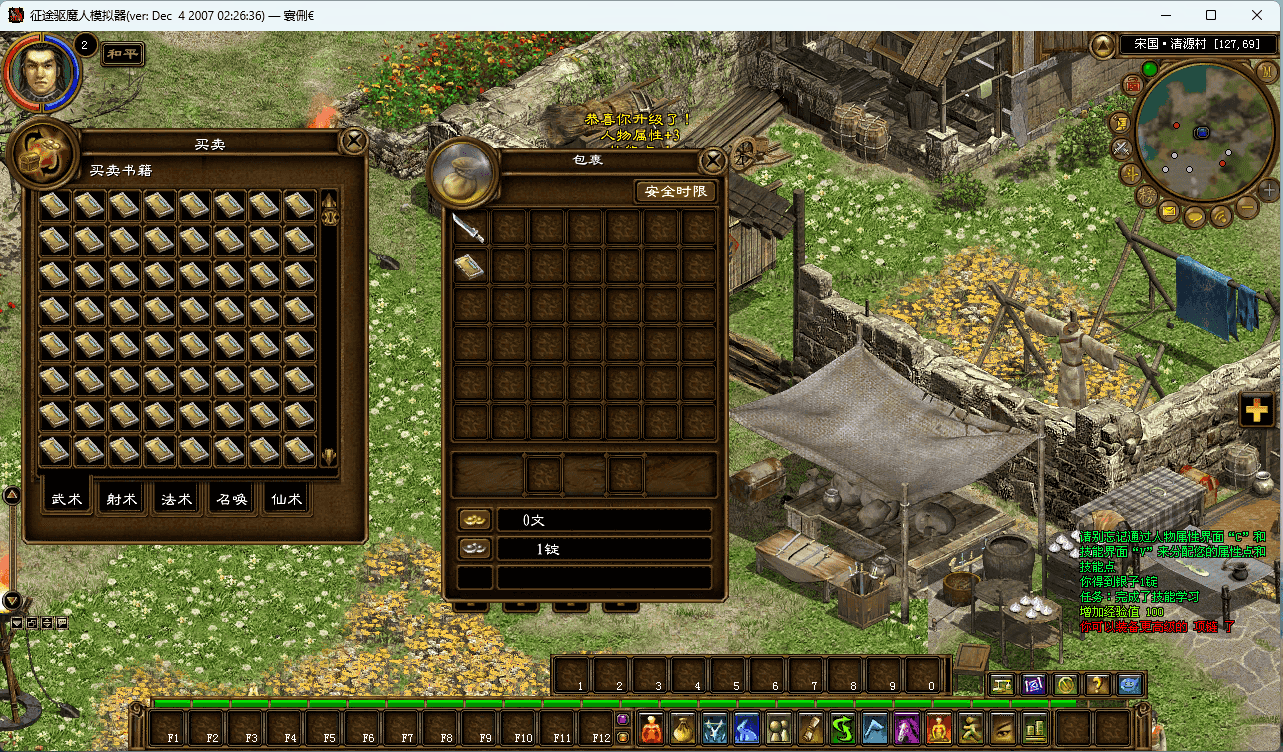Open the mail envelope icon by minimap
Screen dimensions: 1283x752
pyautogui.click(x=1169, y=212)
